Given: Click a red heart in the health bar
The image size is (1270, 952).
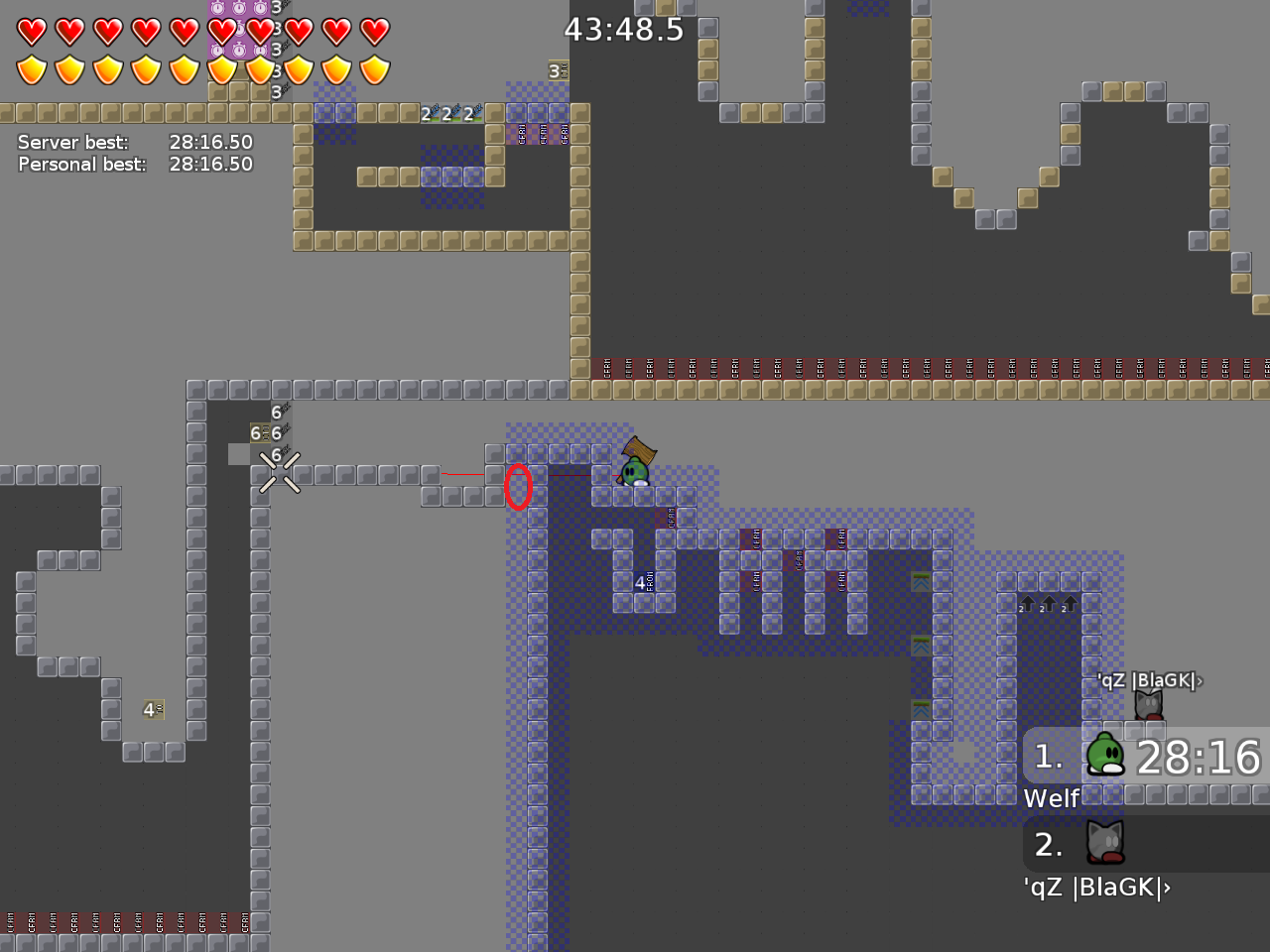Looking at the screenshot, I should [33, 32].
